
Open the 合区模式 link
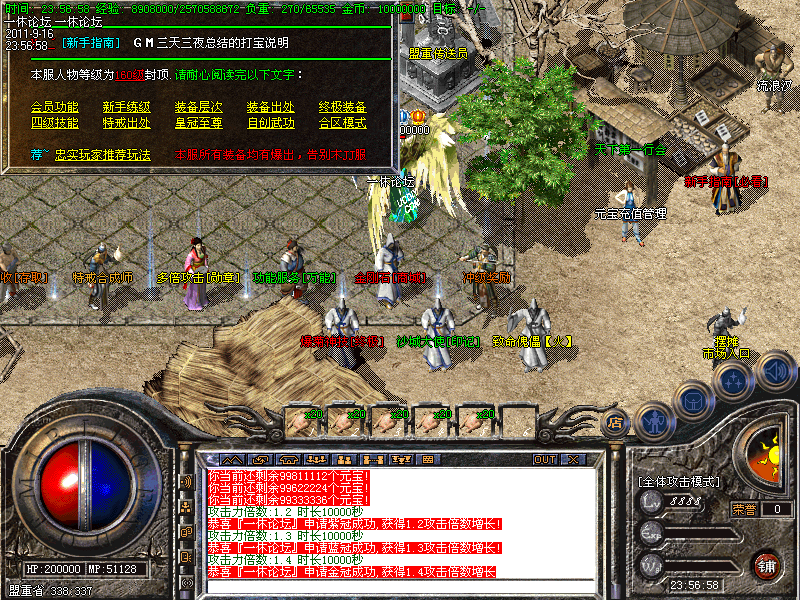click(342, 123)
